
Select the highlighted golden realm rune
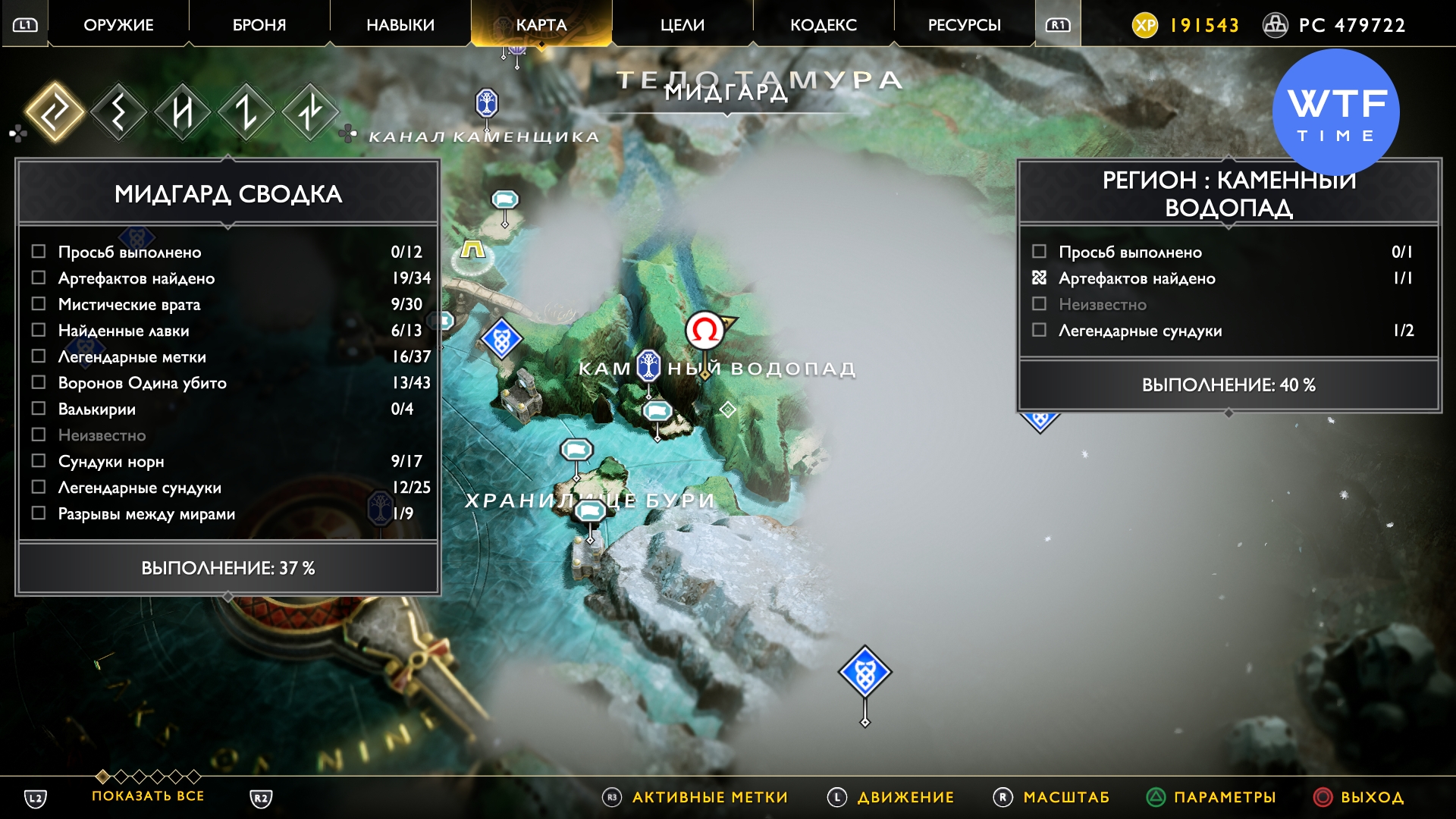pyautogui.click(x=55, y=112)
